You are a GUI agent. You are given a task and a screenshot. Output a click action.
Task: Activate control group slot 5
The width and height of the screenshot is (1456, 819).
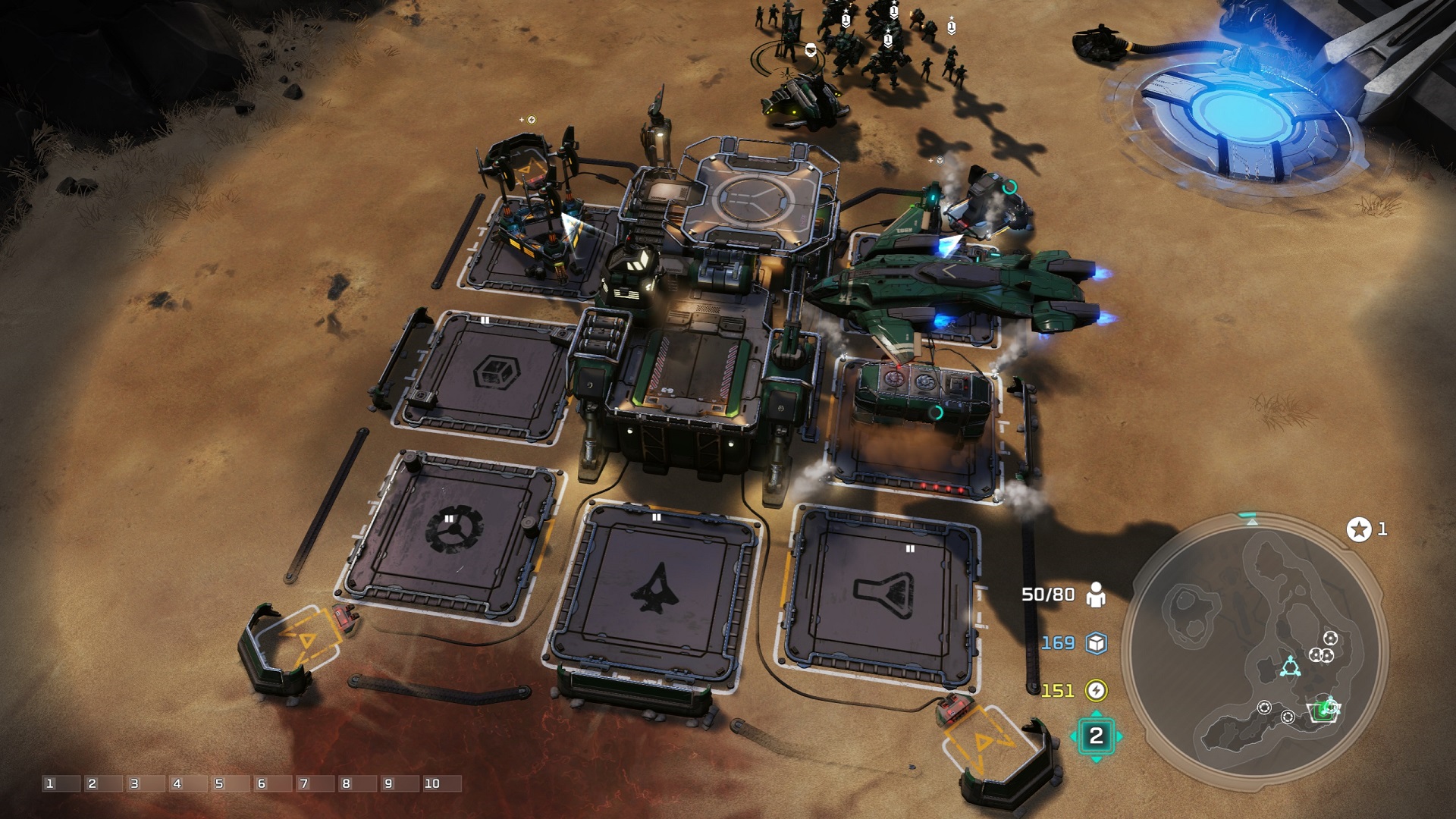pyautogui.click(x=231, y=783)
